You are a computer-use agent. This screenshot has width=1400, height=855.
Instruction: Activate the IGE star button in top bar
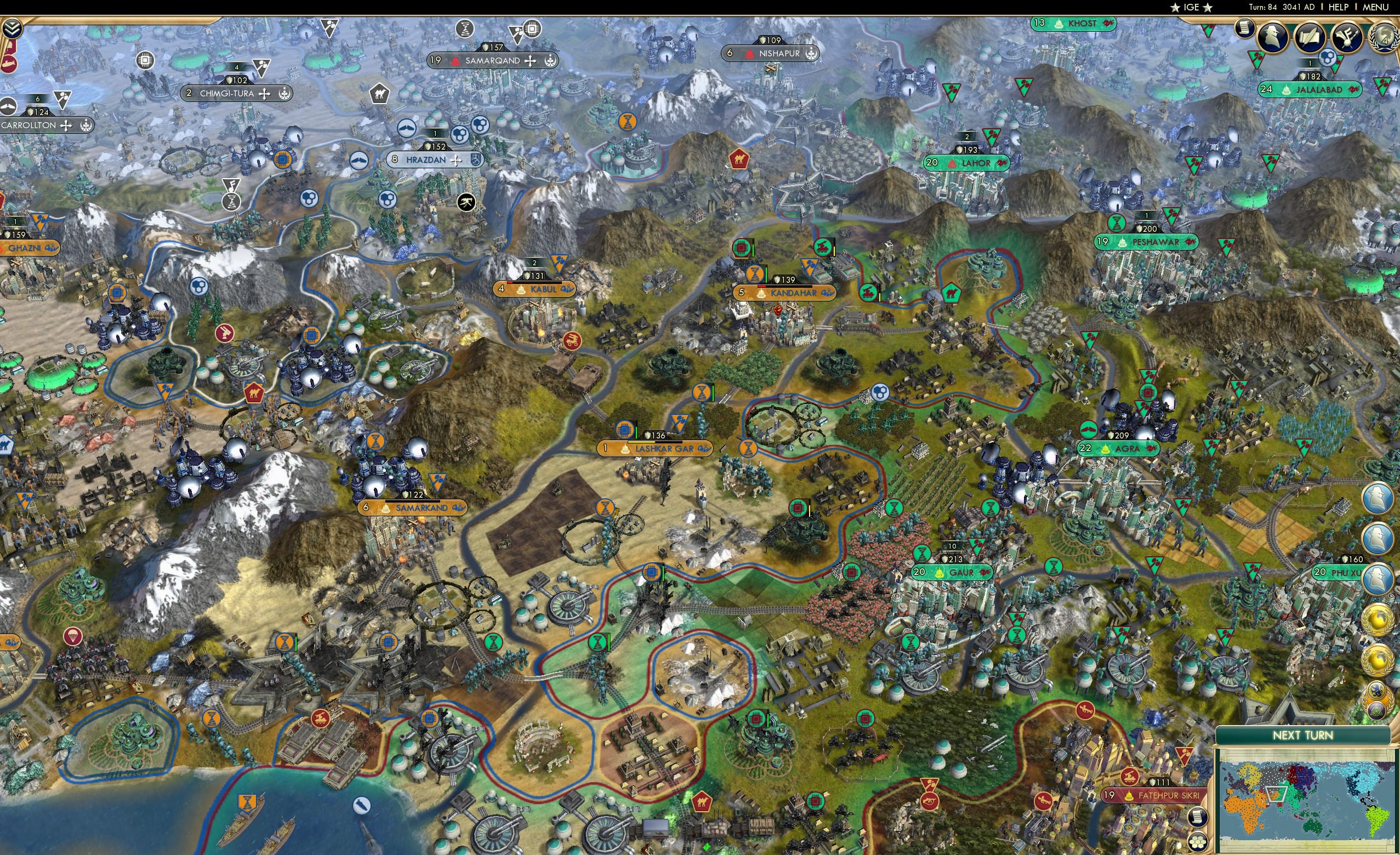click(1191, 7)
